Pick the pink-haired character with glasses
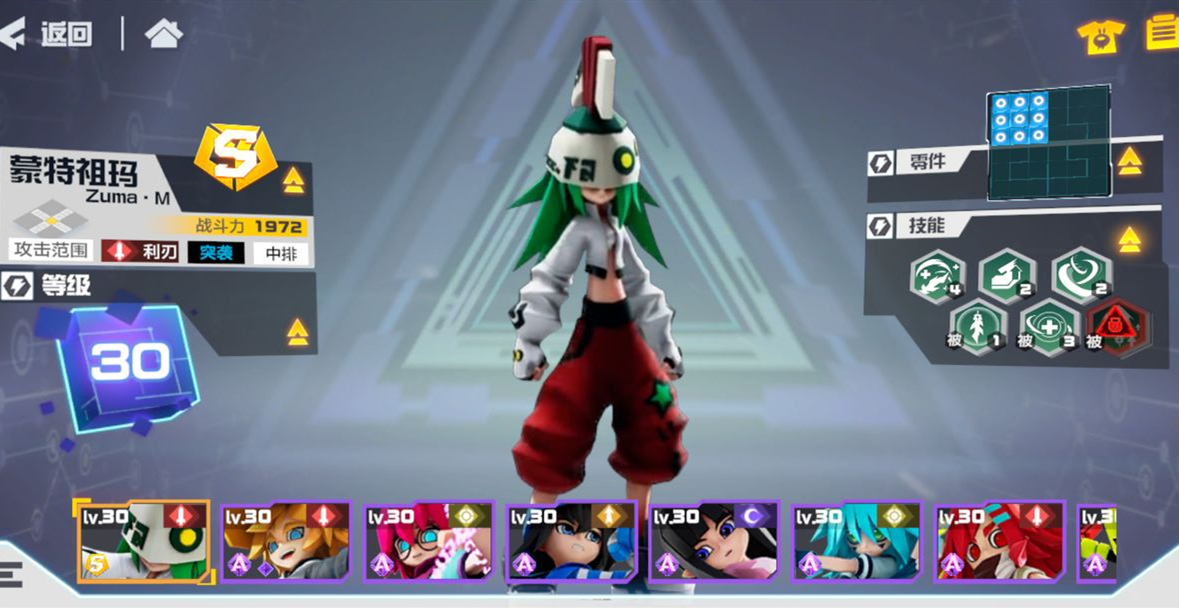The height and width of the screenshot is (608, 1179). click(429, 542)
